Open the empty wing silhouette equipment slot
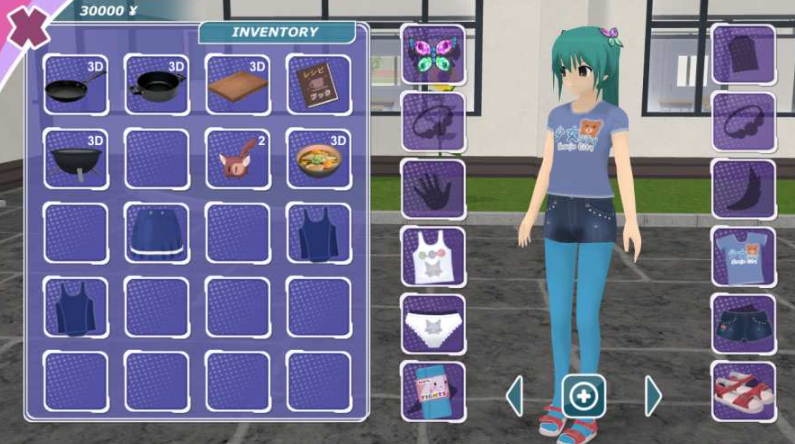 click(x=744, y=189)
